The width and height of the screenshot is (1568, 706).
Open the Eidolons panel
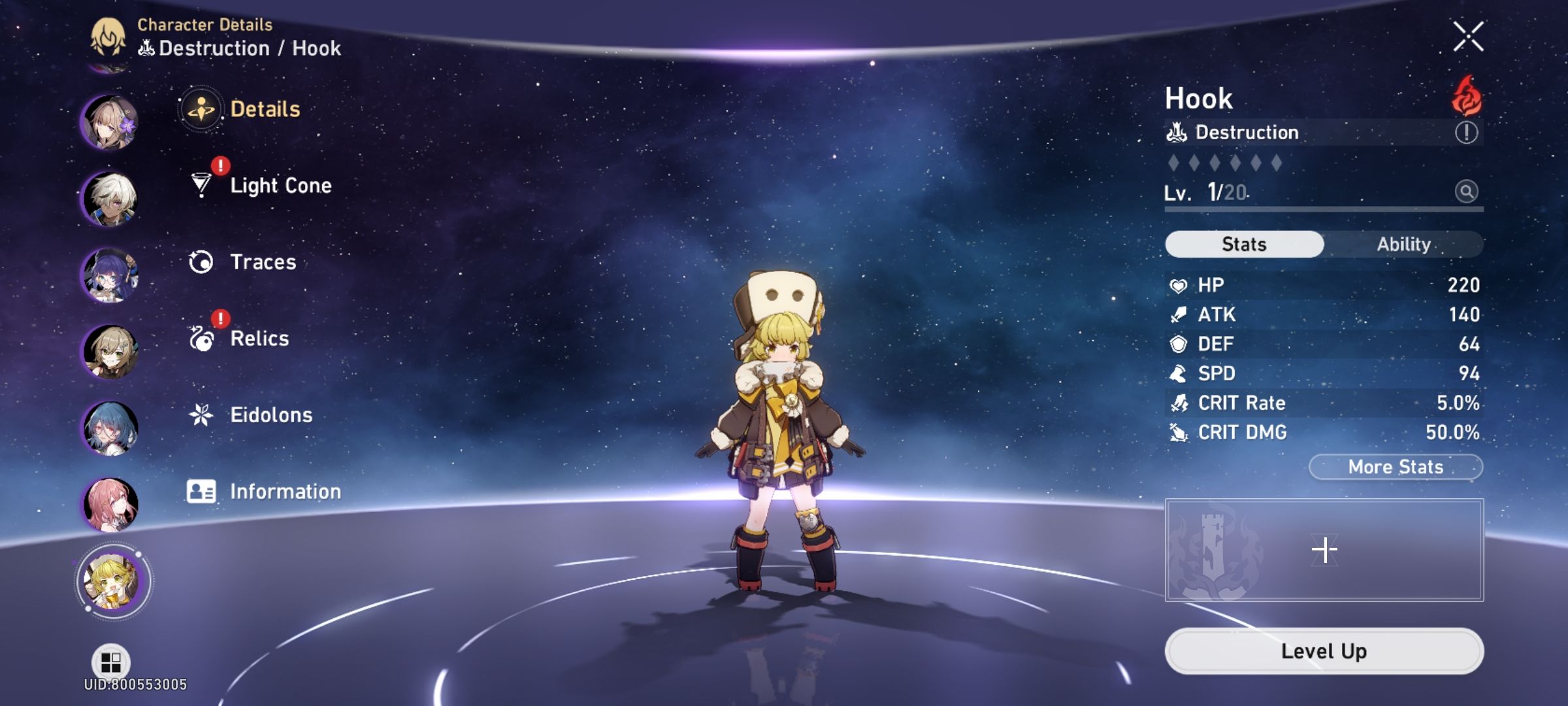[x=270, y=414]
